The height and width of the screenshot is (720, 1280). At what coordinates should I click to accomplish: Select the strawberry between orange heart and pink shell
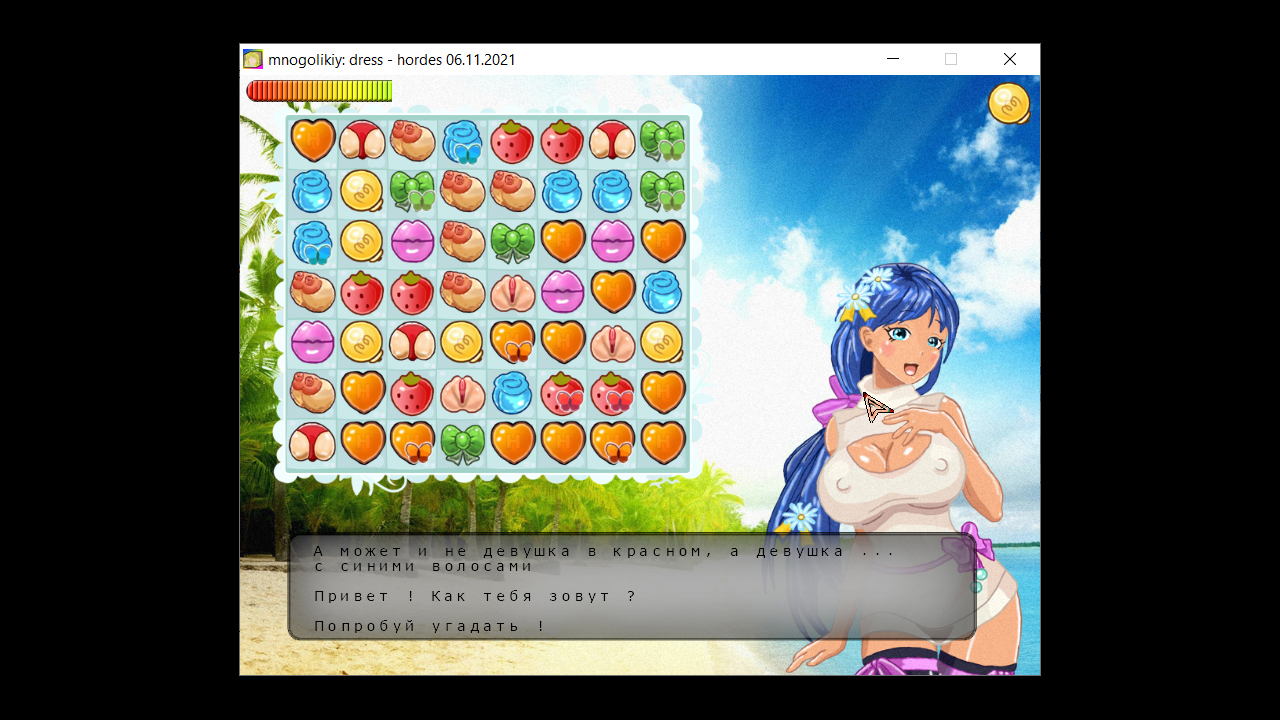(412, 392)
